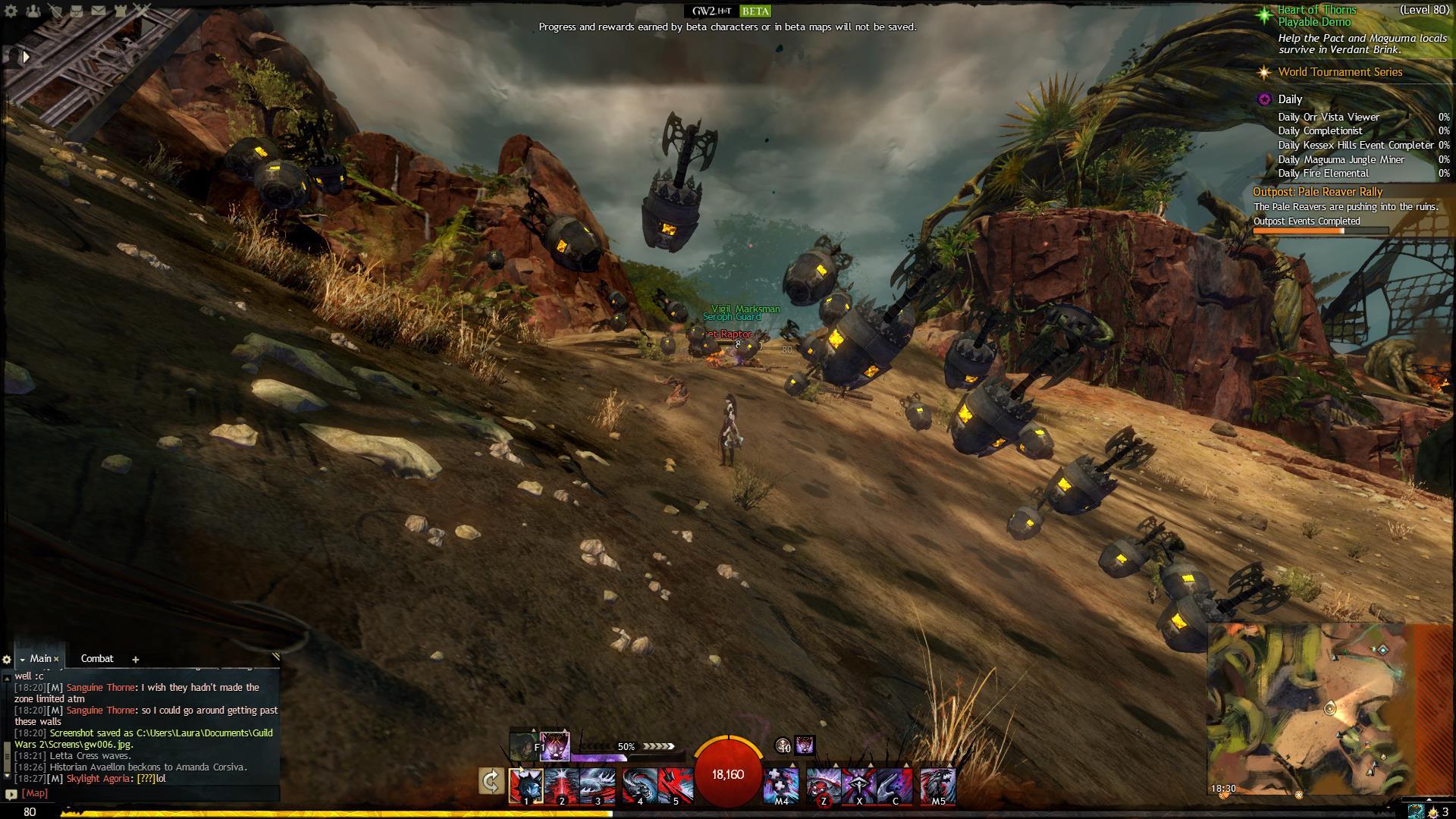Add a new chat tab

coord(136,659)
